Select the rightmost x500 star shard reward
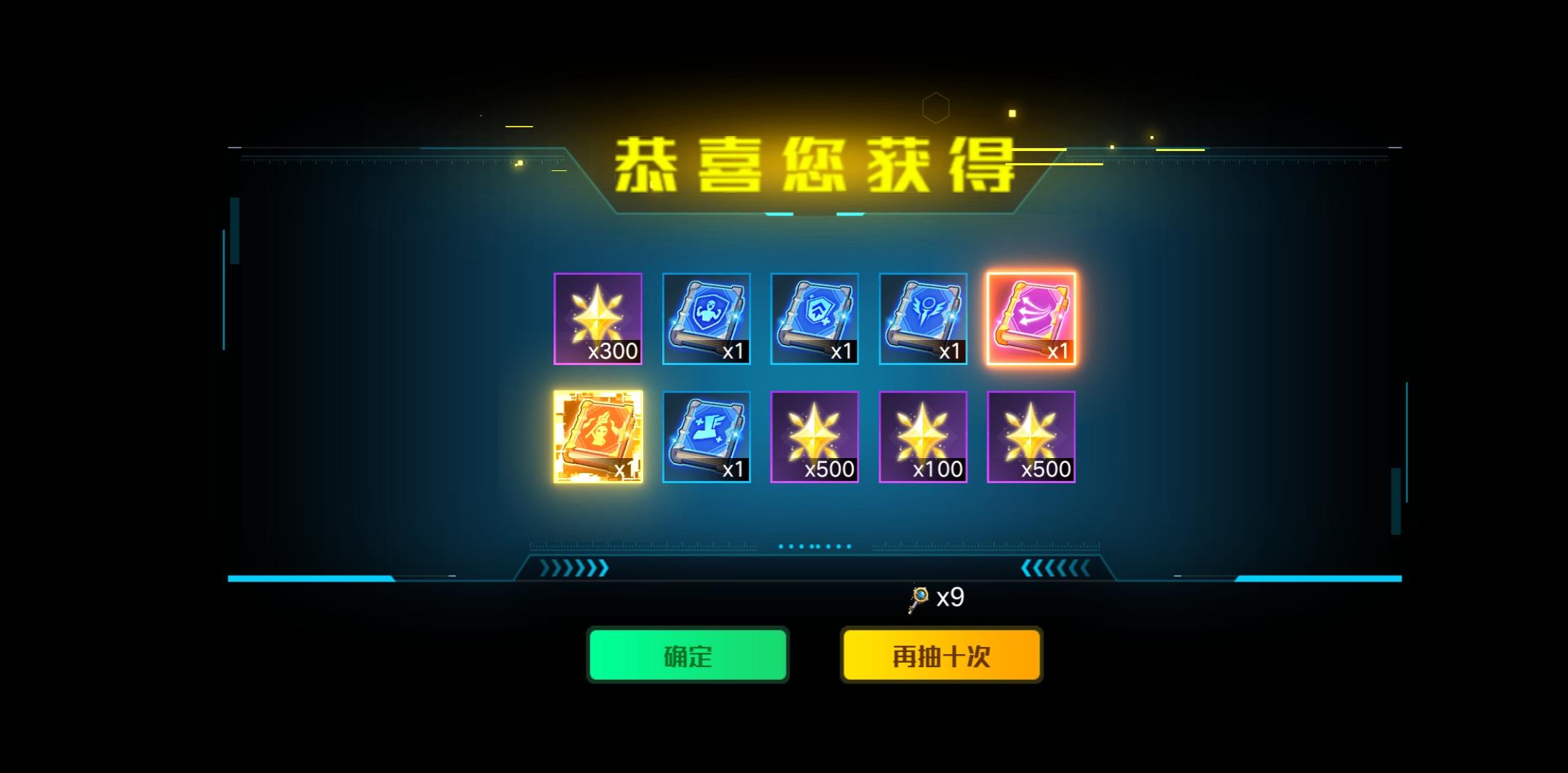1568x773 pixels. (x=1031, y=437)
